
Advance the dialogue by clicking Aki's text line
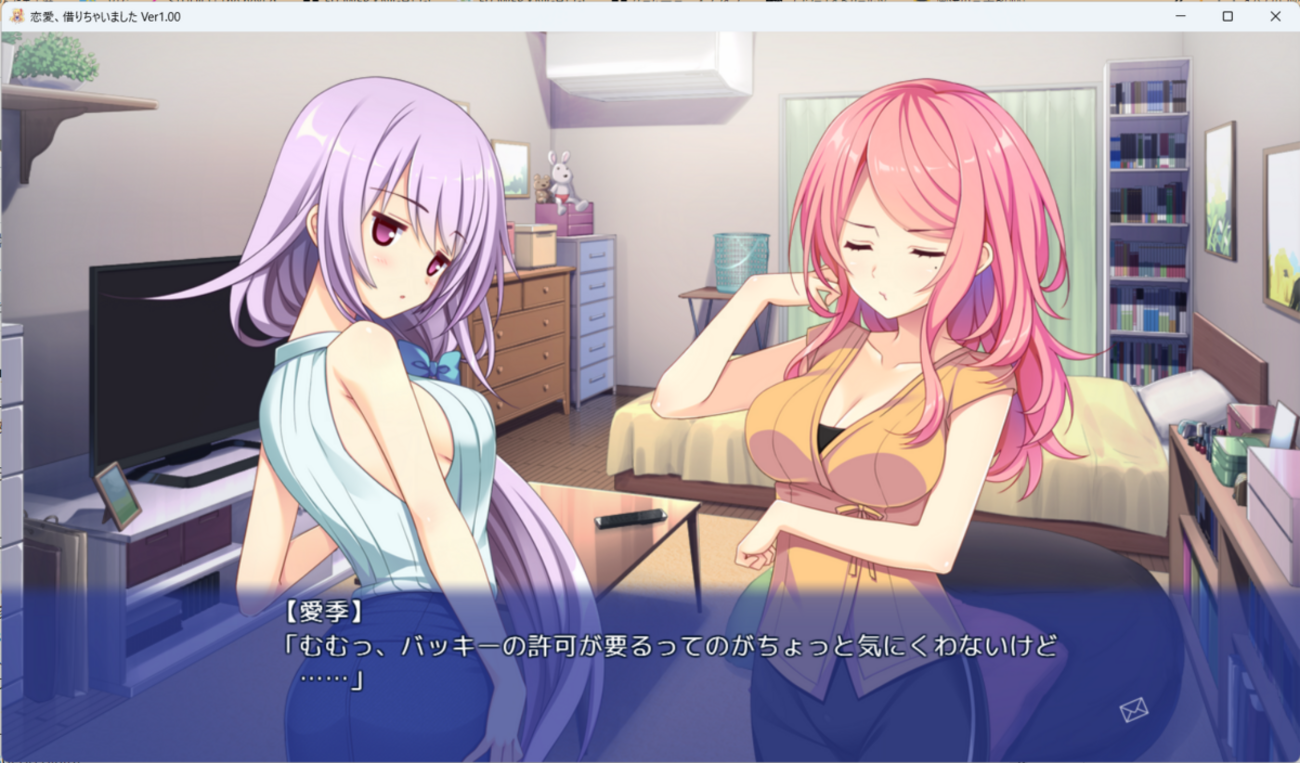click(670, 647)
